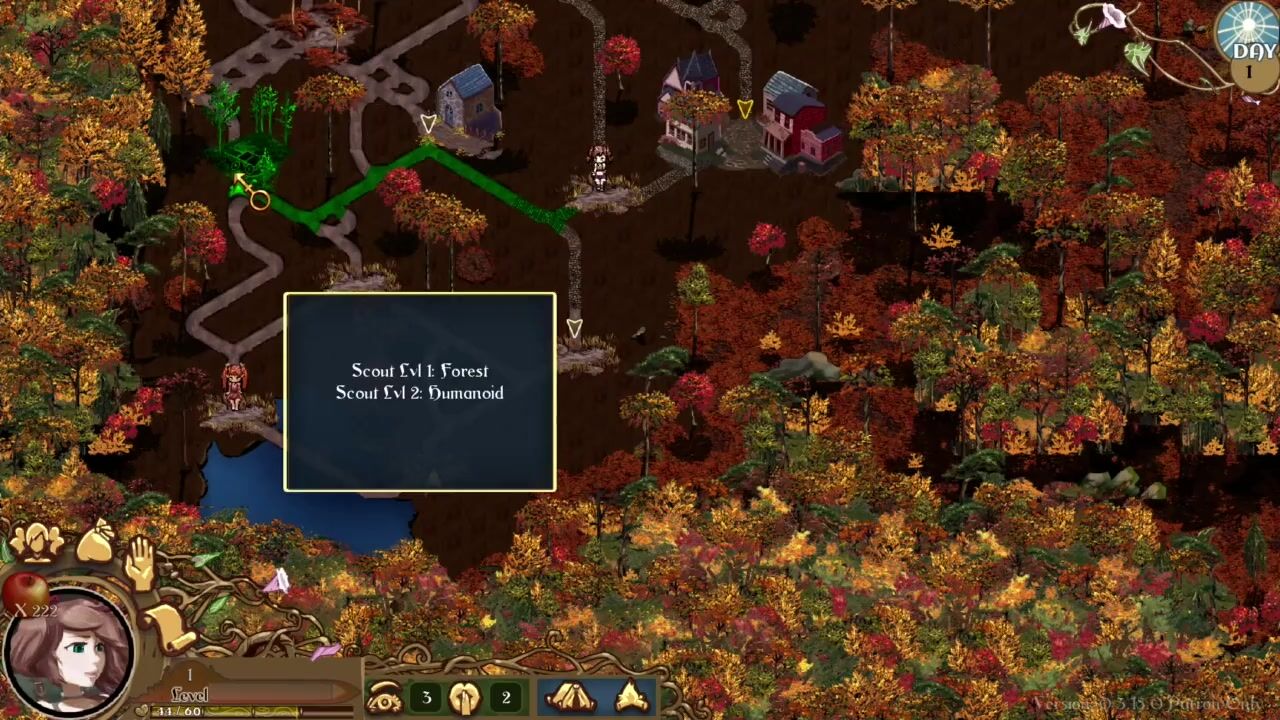Open the character party icon

36,543
